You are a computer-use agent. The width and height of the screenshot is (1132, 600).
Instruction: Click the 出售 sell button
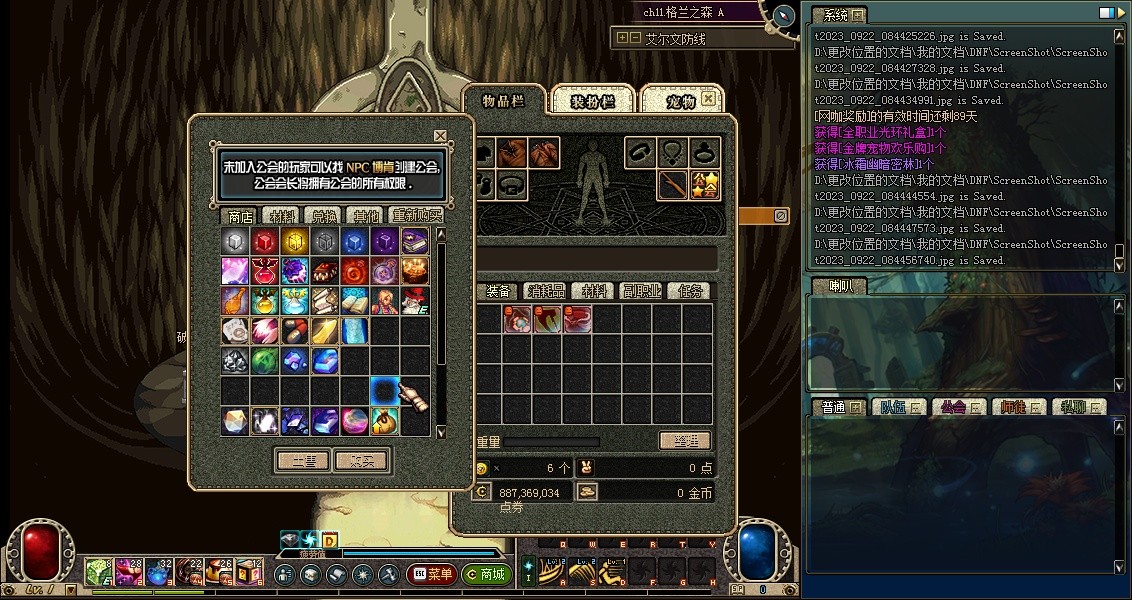pyautogui.click(x=302, y=461)
